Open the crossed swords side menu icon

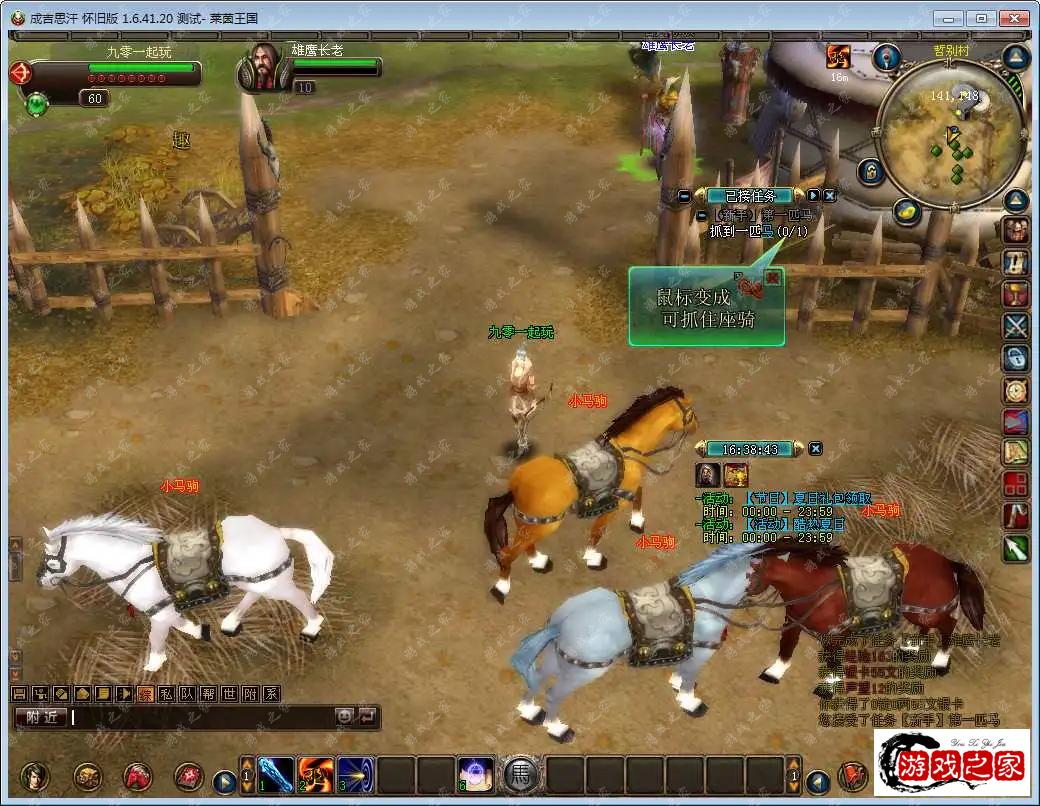(1016, 326)
